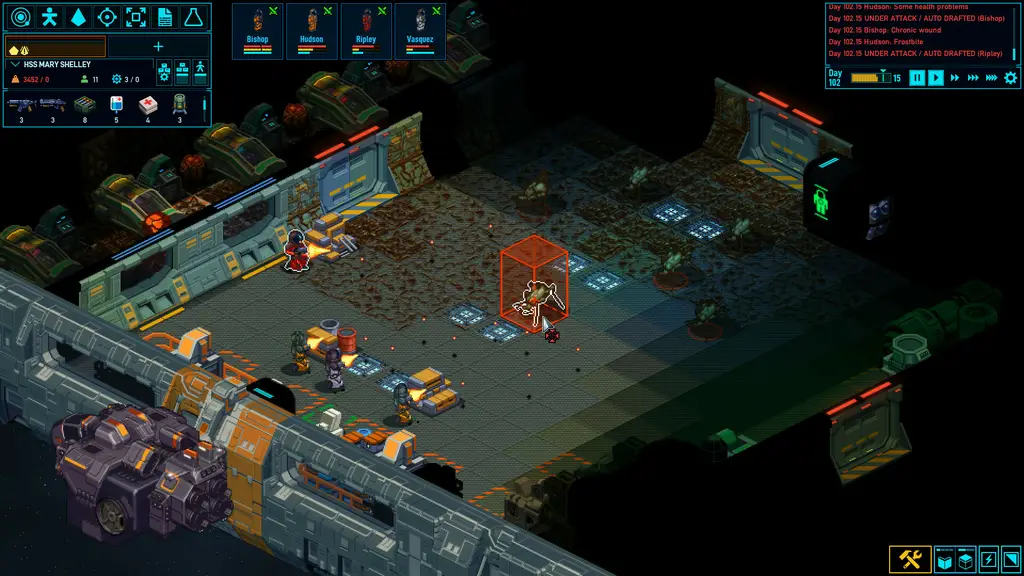
Task: Open the hammer and wrench build menu
Action: (x=910, y=559)
